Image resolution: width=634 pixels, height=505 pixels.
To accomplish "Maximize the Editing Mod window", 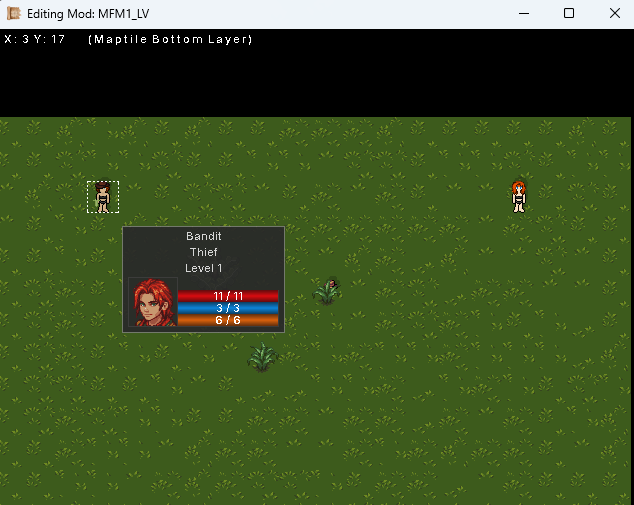I will pyautogui.click(x=569, y=14).
